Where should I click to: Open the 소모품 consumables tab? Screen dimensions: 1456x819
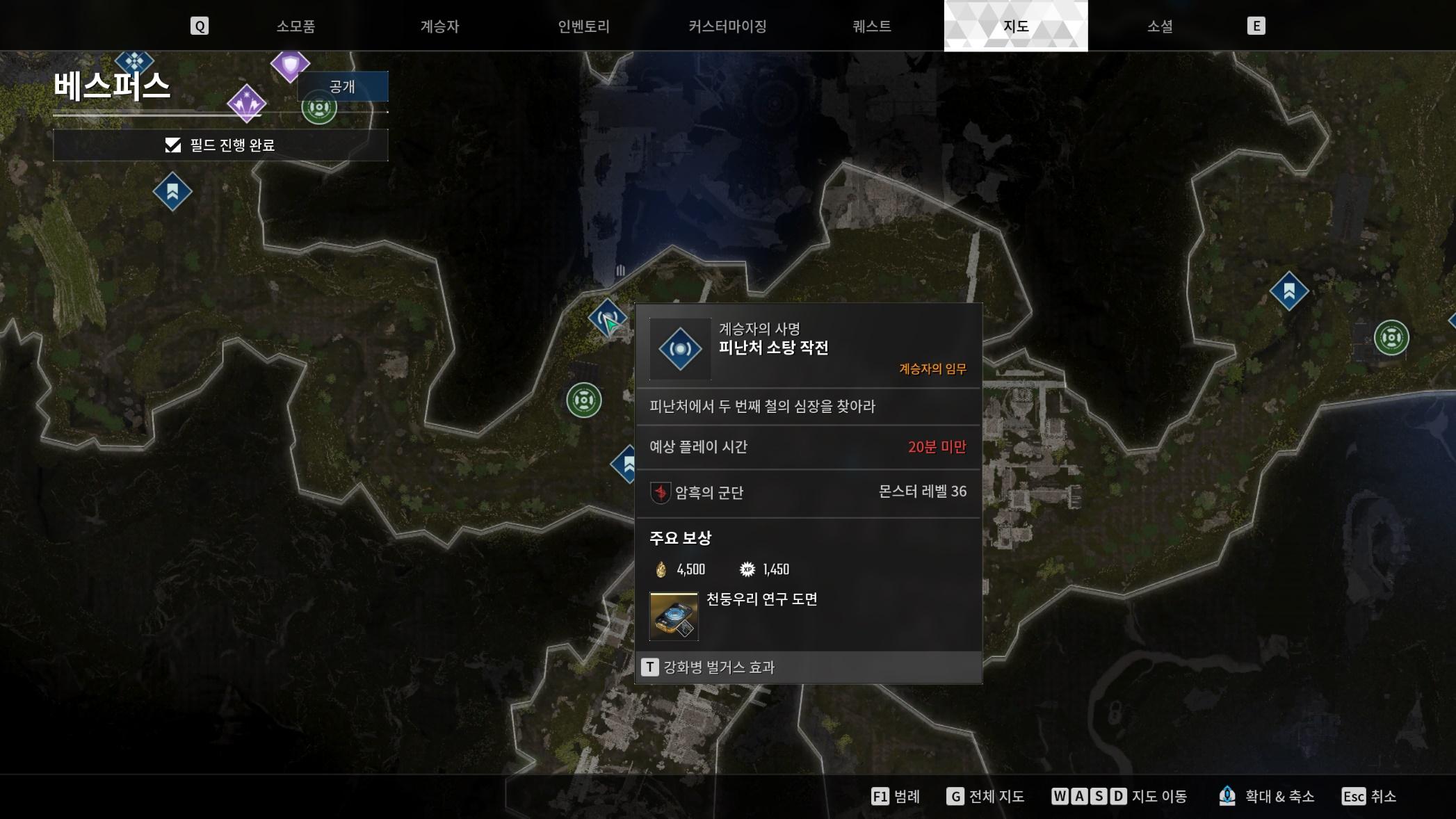pos(296,26)
